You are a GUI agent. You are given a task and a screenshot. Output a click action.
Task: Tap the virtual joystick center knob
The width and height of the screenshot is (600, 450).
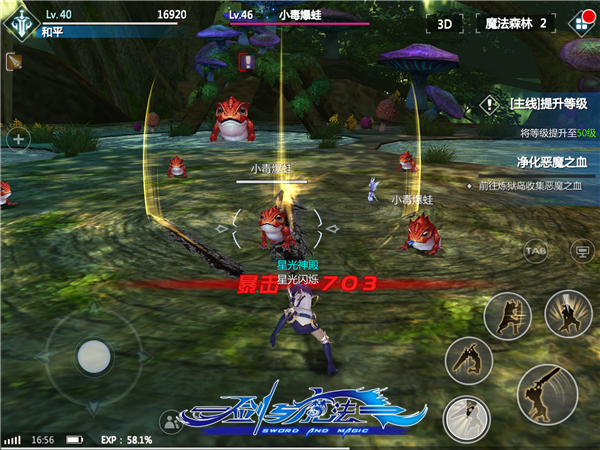(93, 355)
